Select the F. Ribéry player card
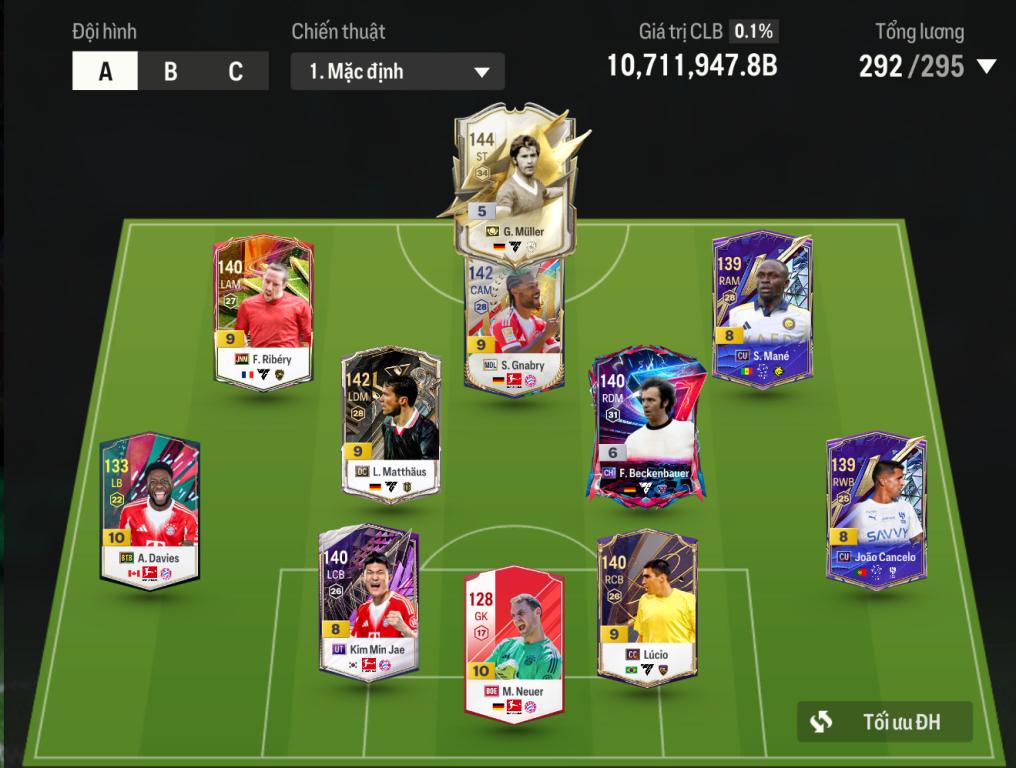The width and height of the screenshot is (1016, 768). click(x=264, y=310)
